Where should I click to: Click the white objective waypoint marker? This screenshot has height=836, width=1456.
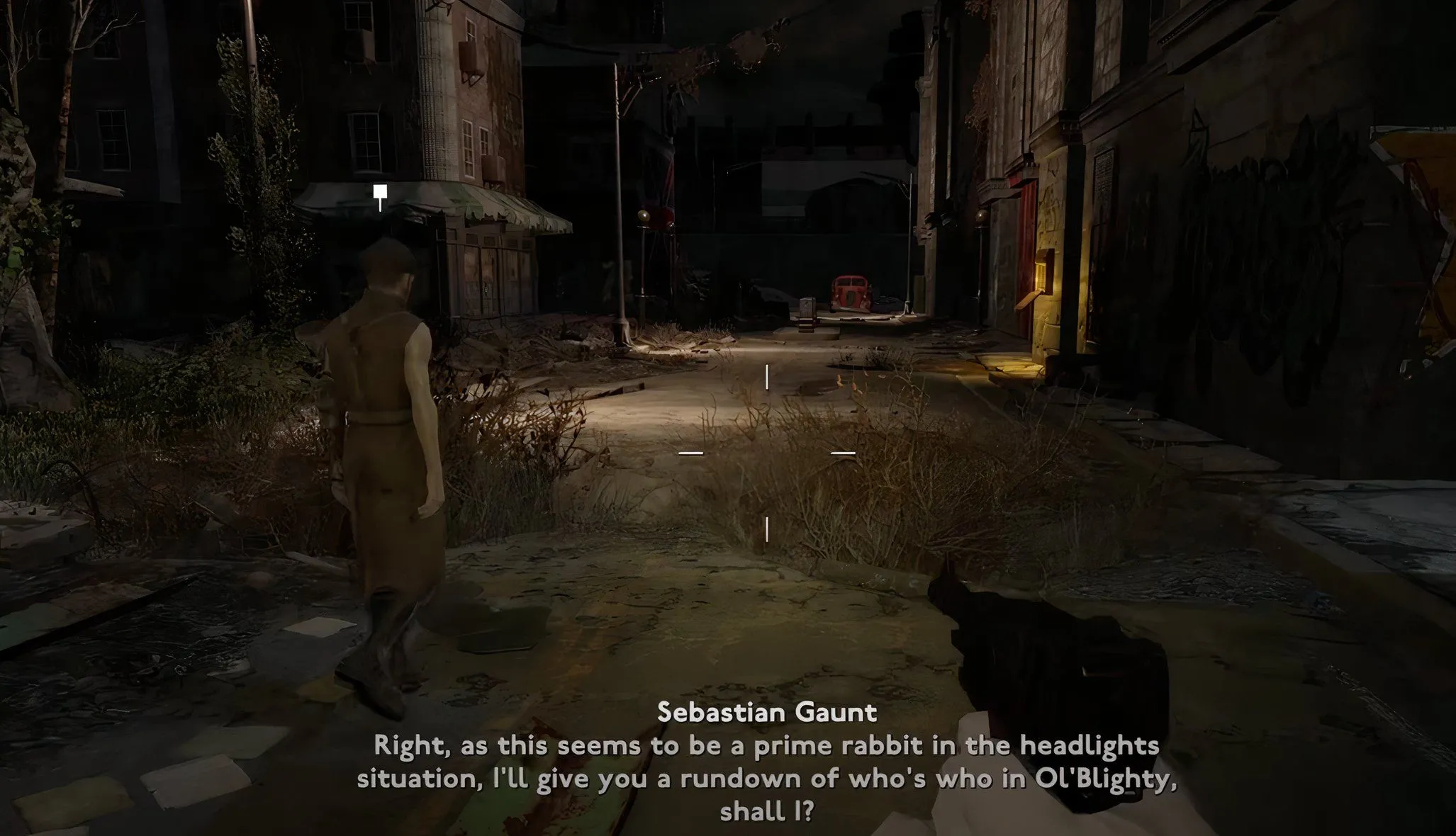pos(381,192)
